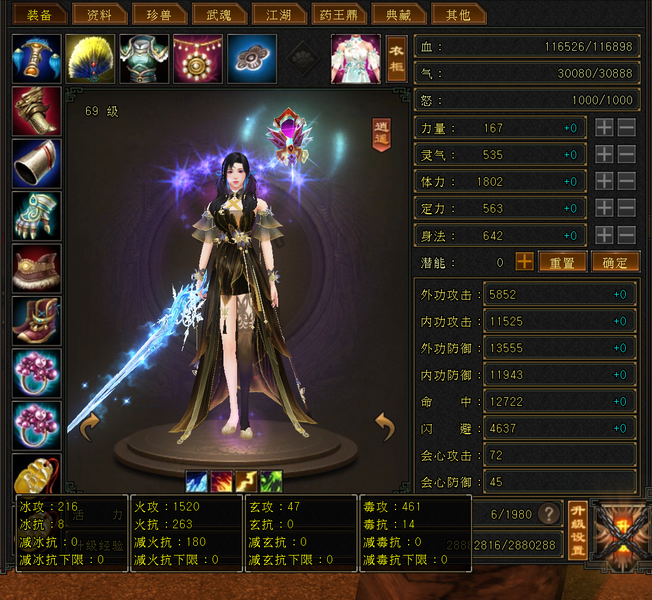The width and height of the screenshot is (652, 600).
Task: Open the 药王鼎 tab
Action: pyautogui.click(x=330, y=14)
